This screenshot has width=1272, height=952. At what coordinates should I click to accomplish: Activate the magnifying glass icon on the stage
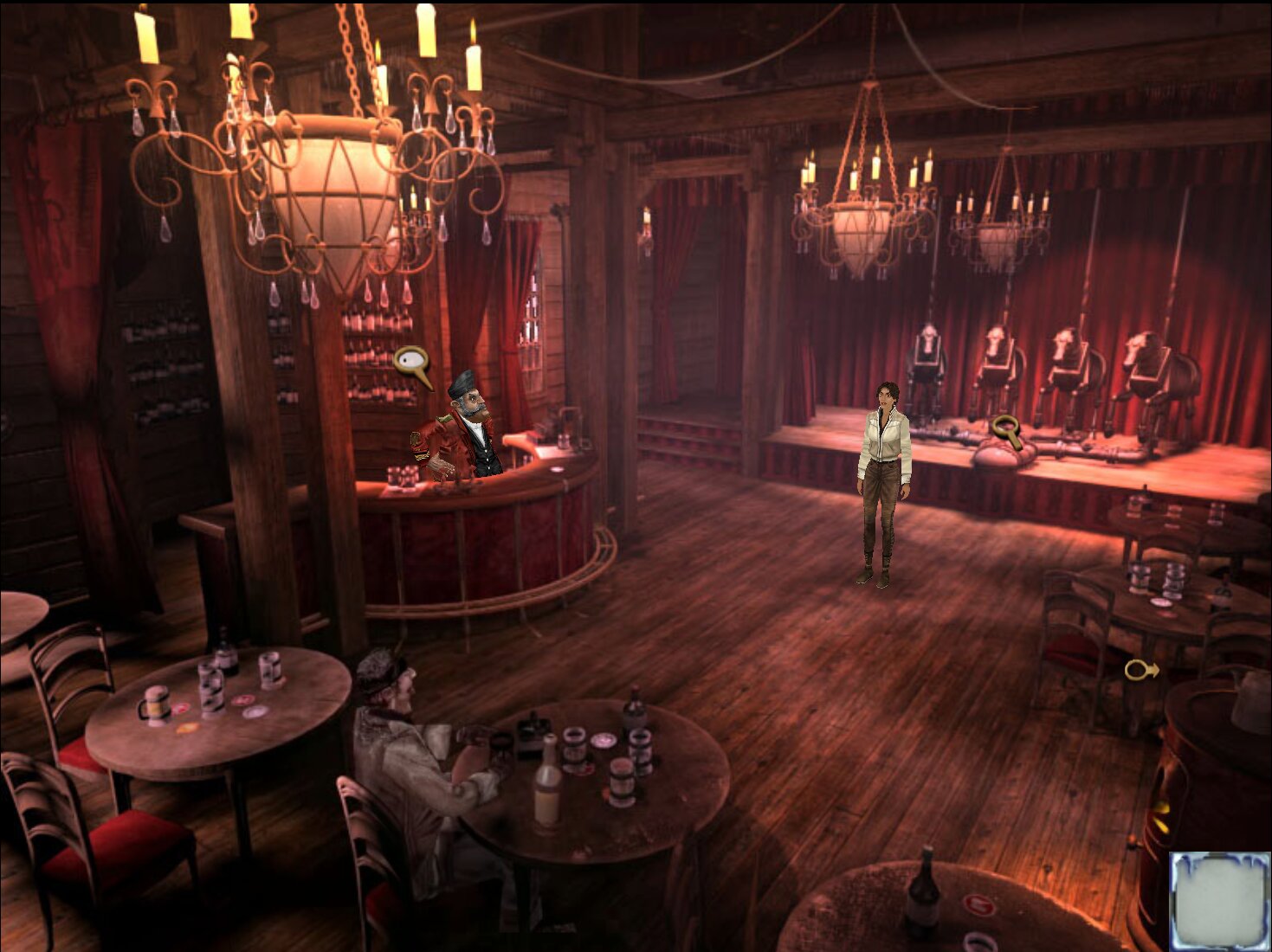tap(1008, 429)
